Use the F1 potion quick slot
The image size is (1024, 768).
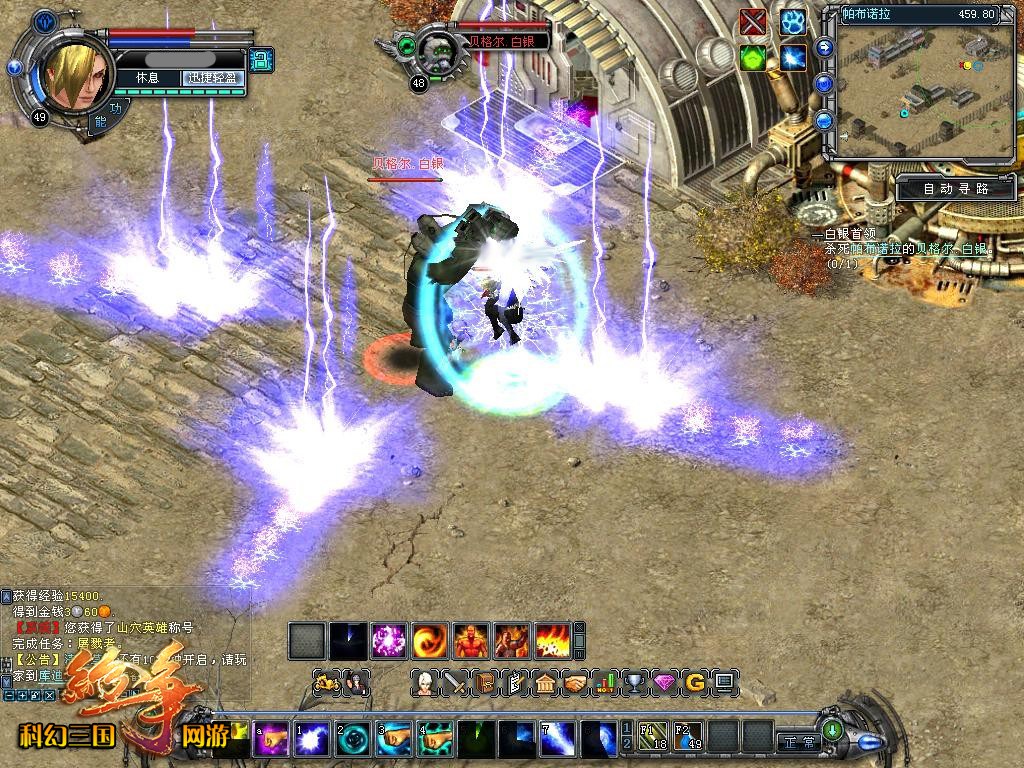point(653,736)
